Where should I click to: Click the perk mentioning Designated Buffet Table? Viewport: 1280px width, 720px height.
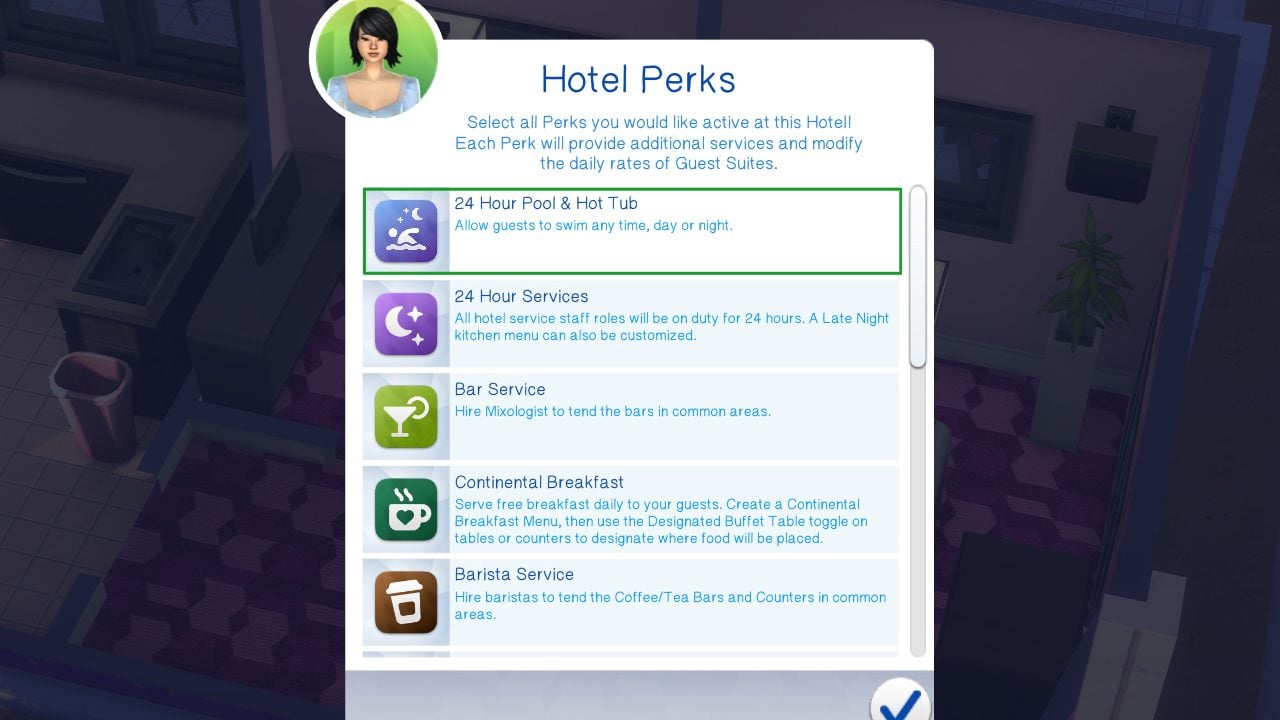point(630,508)
